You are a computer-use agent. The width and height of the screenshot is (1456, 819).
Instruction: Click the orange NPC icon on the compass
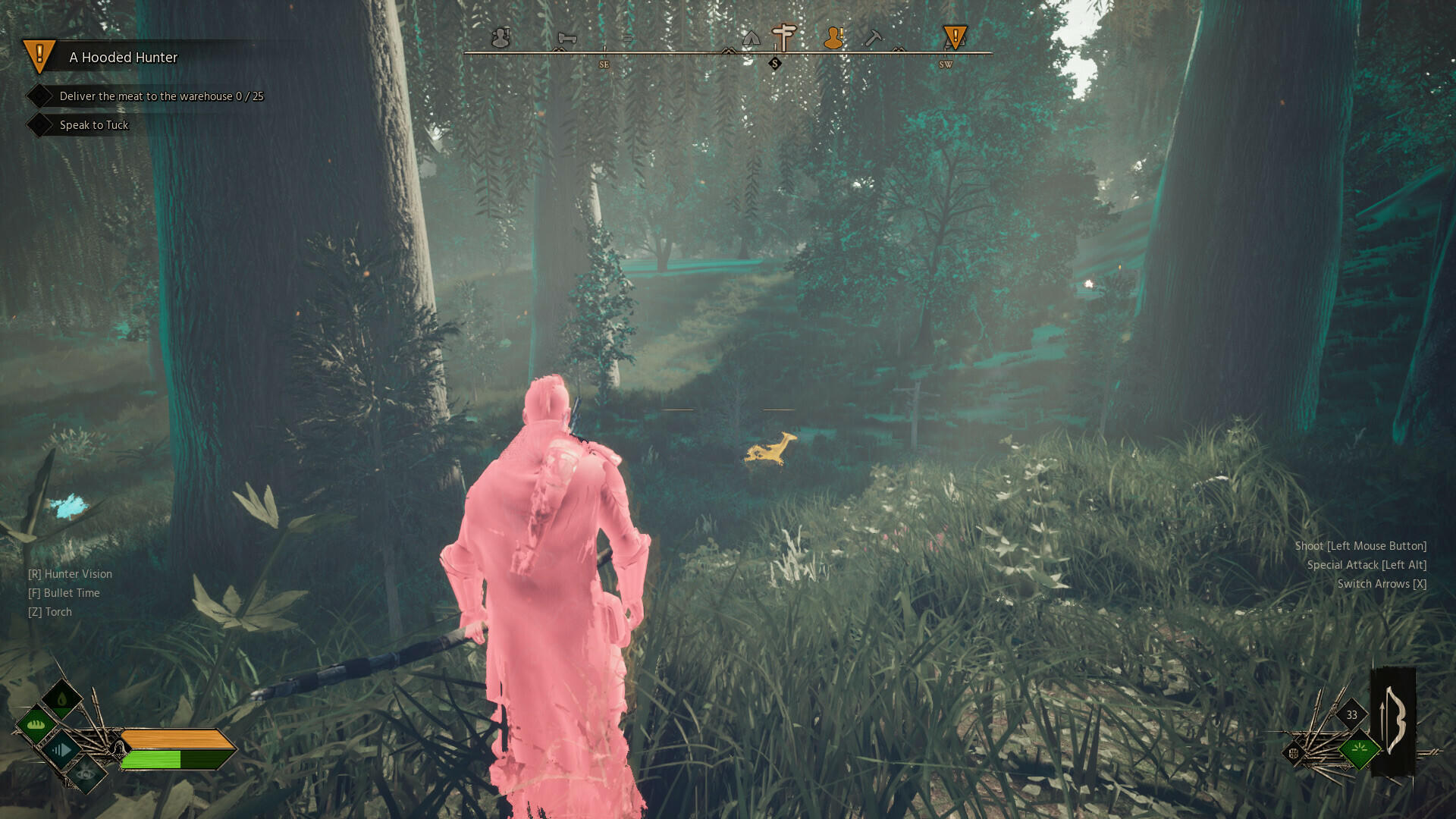click(834, 38)
